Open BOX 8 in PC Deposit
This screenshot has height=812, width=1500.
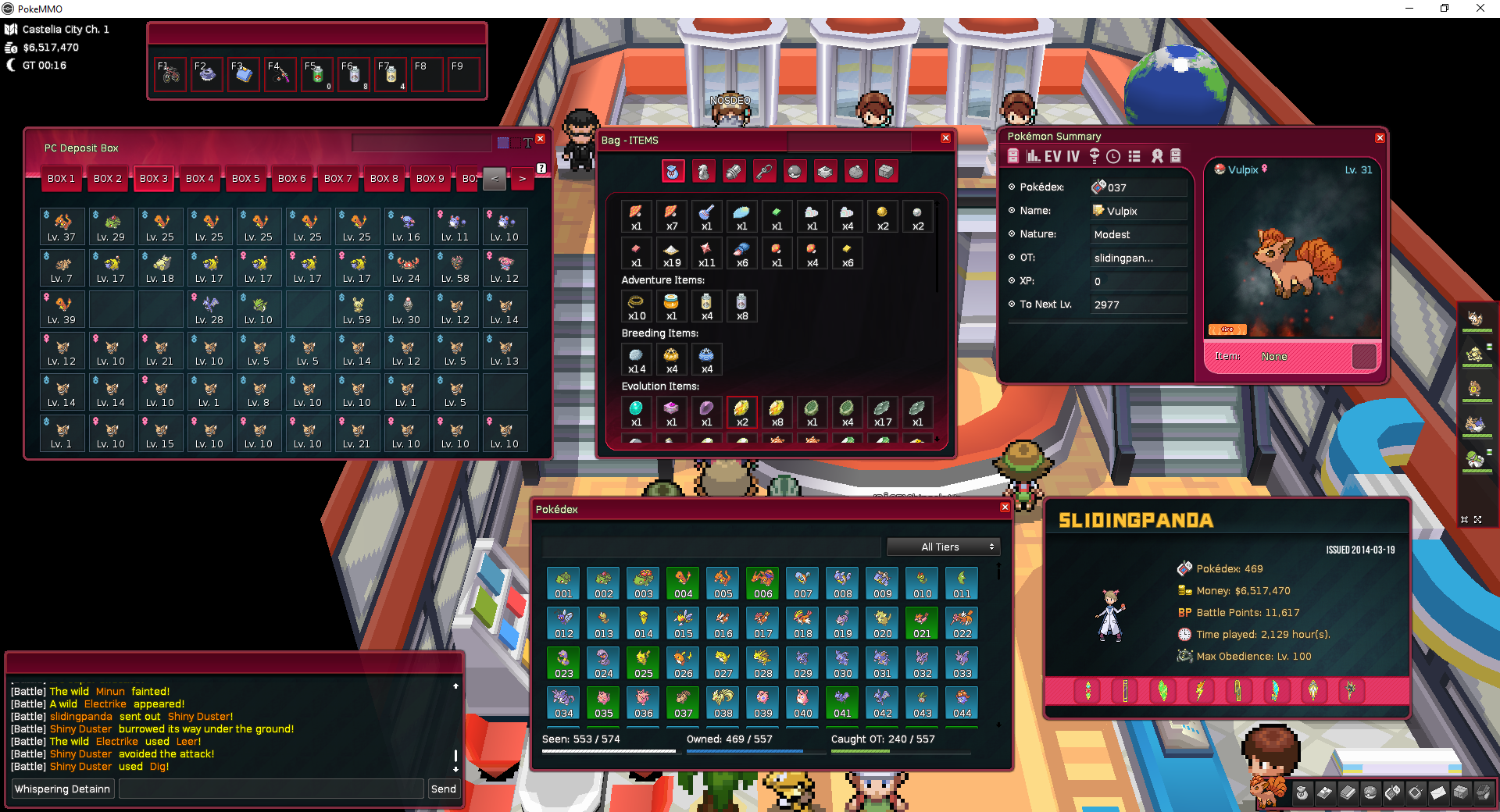[x=384, y=179]
